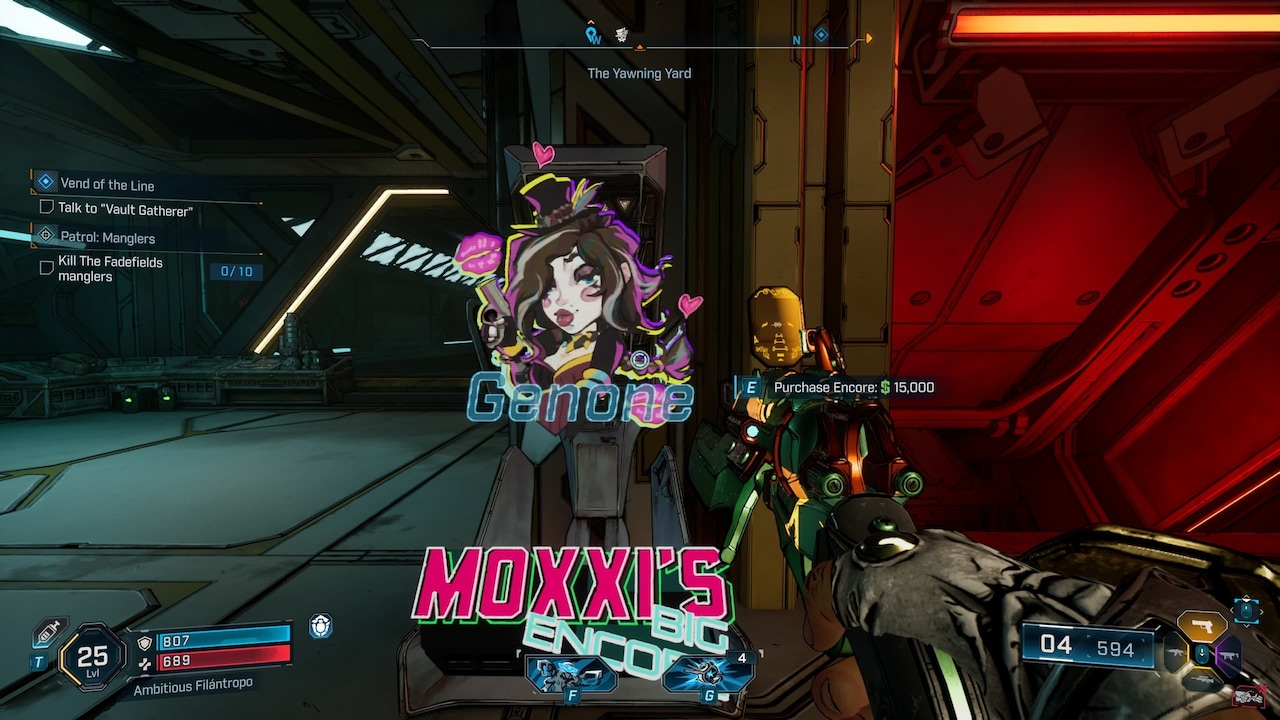Click the Kill The Fadefields manglers objective
The height and width of the screenshot is (720, 1280).
tap(110, 268)
